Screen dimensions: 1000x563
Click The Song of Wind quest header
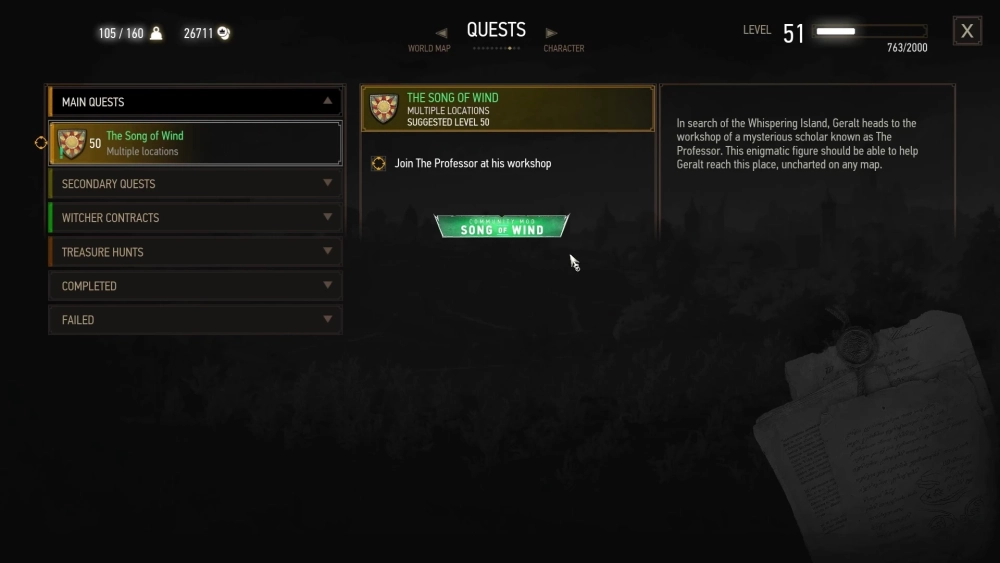click(x=507, y=109)
